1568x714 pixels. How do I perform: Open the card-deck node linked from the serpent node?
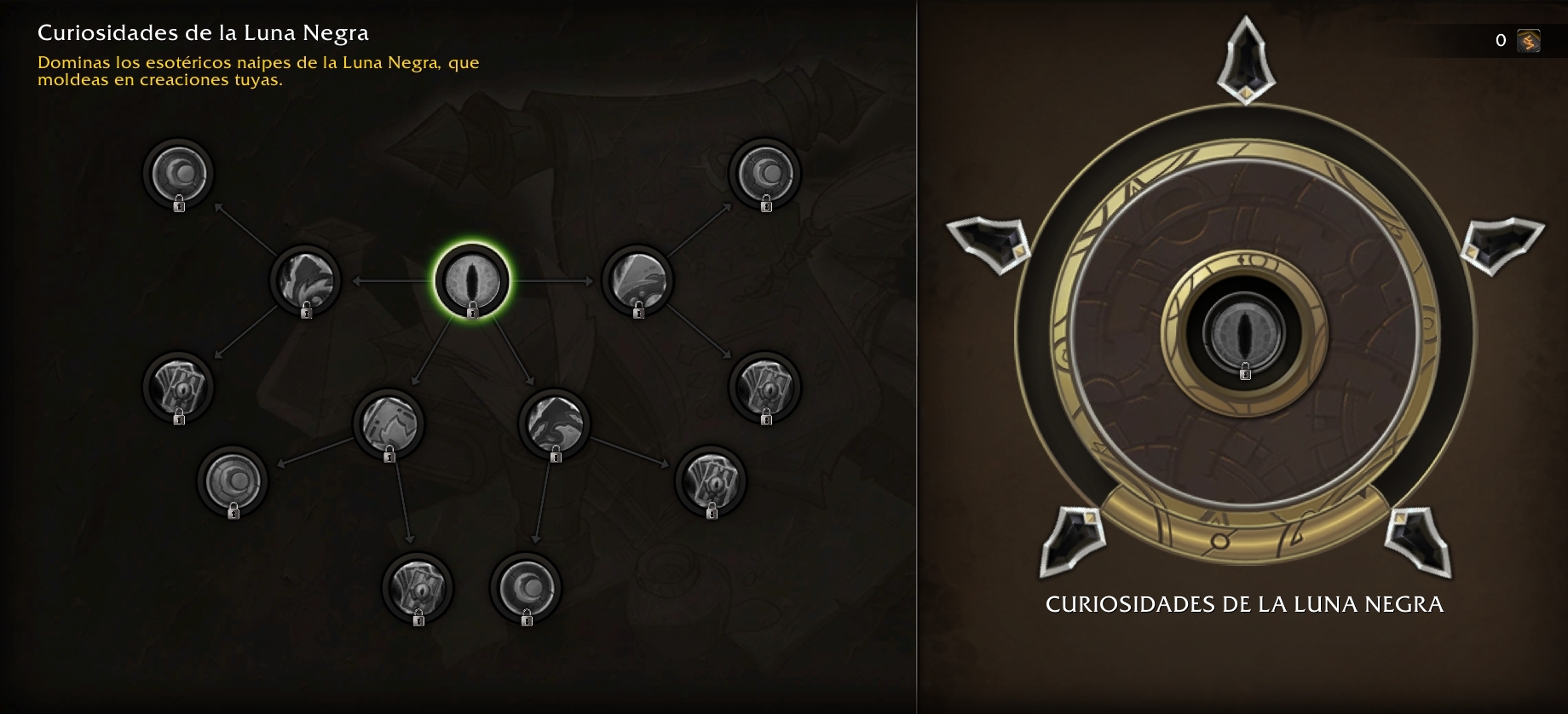[x=711, y=481]
